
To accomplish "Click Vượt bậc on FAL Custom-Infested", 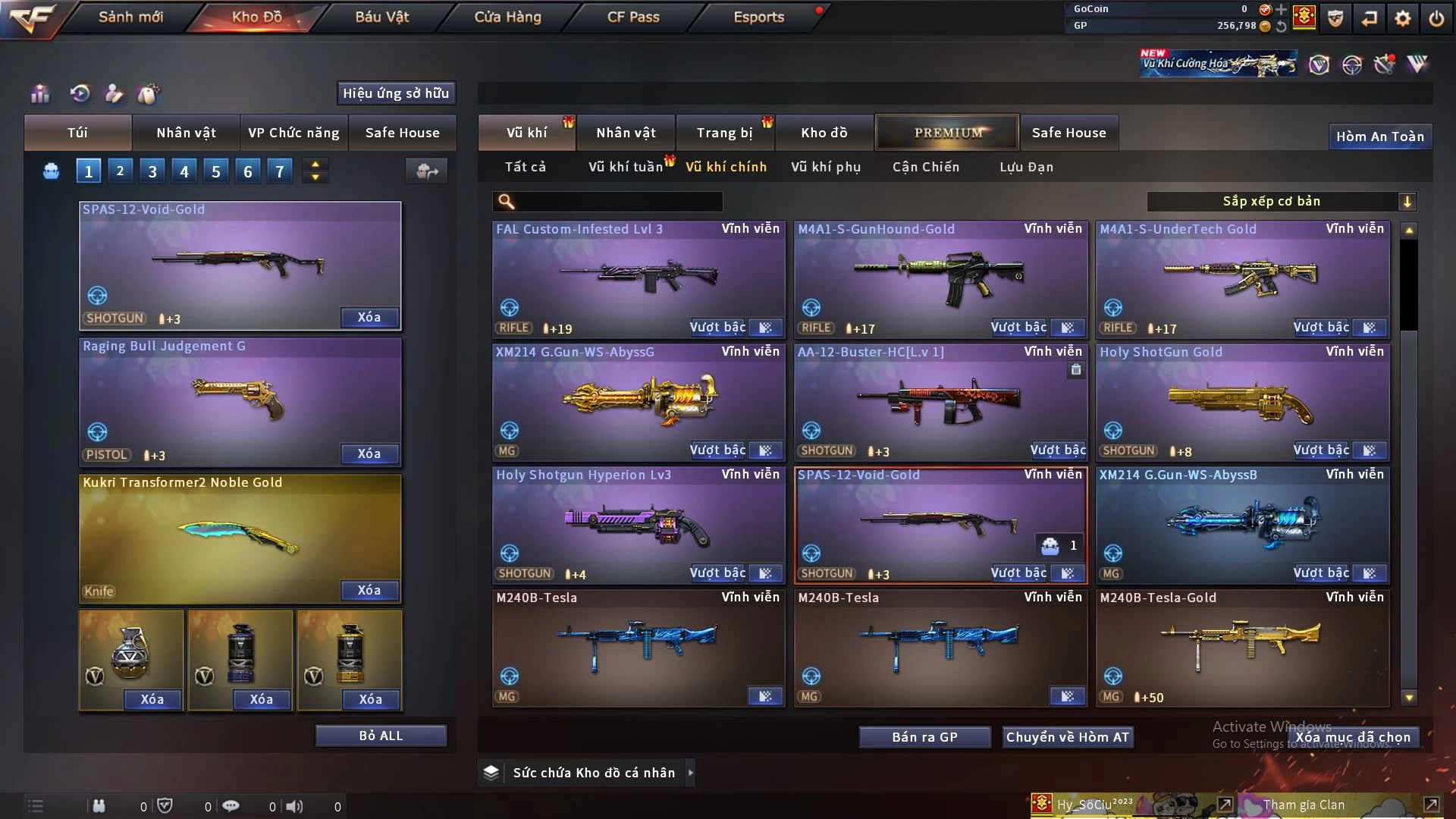I will pos(717,328).
